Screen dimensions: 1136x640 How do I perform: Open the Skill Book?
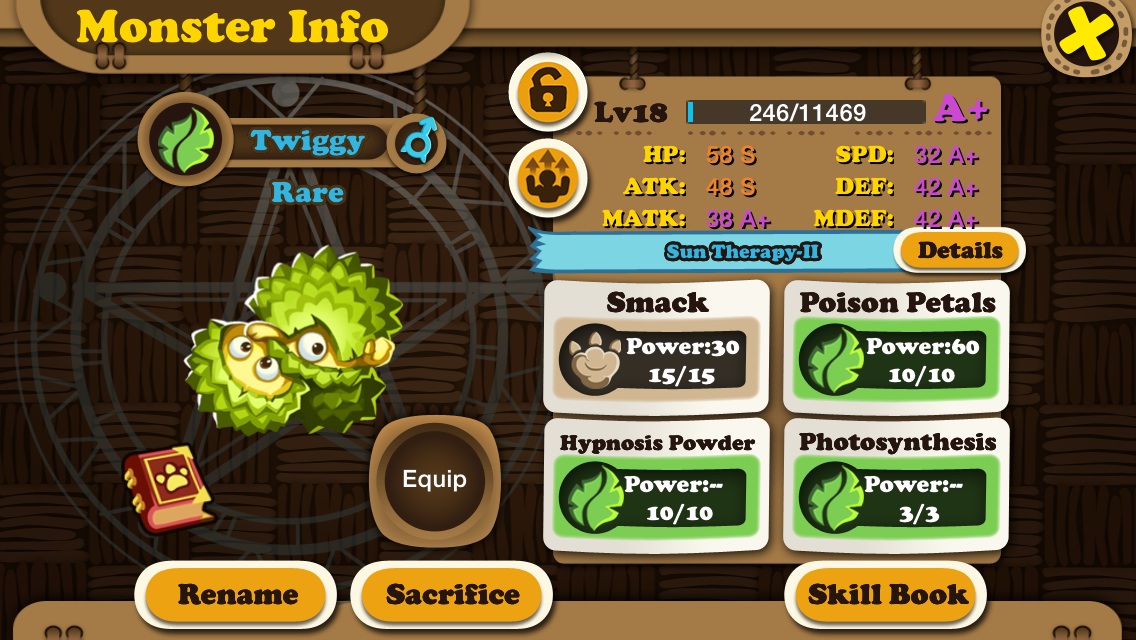click(888, 595)
